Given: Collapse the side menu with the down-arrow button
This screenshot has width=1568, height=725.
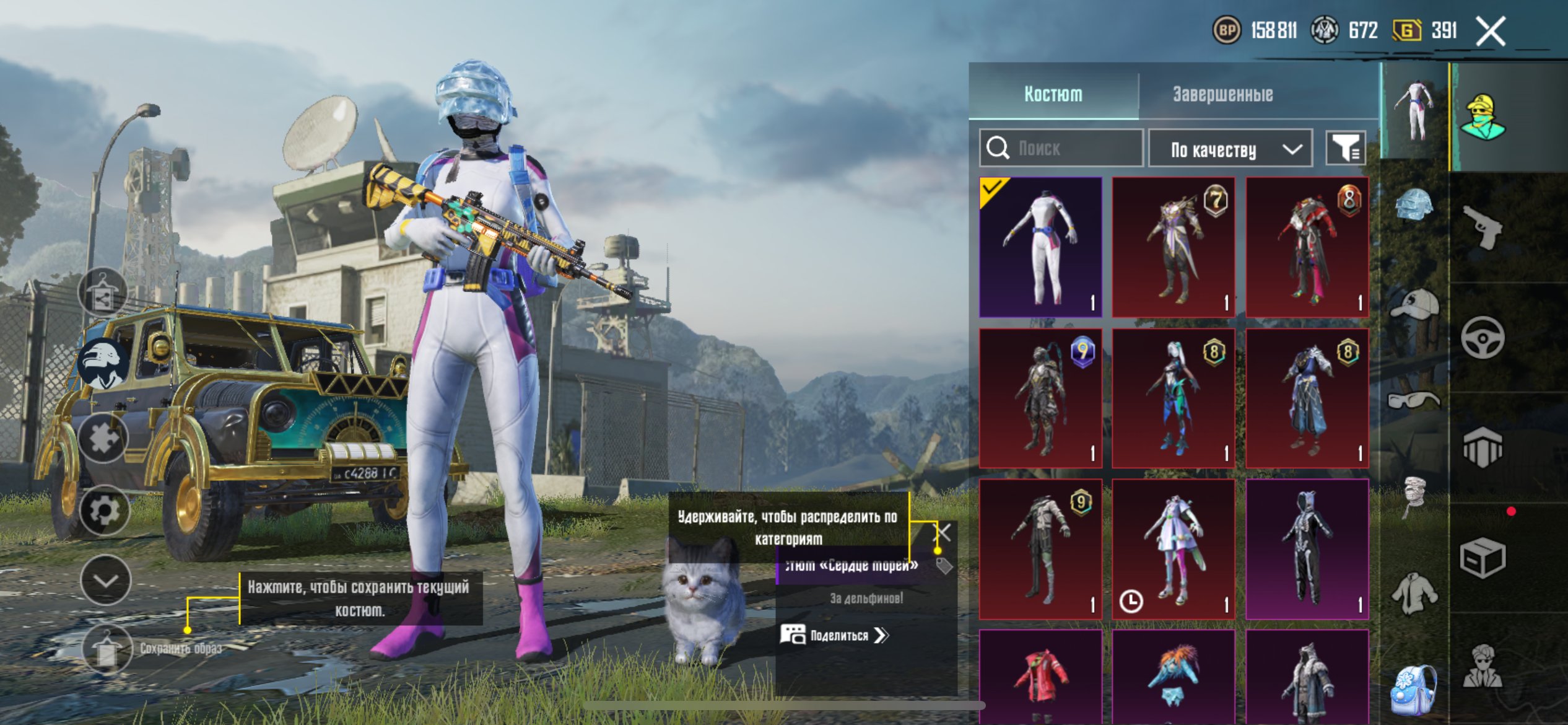Looking at the screenshot, I should point(105,581).
